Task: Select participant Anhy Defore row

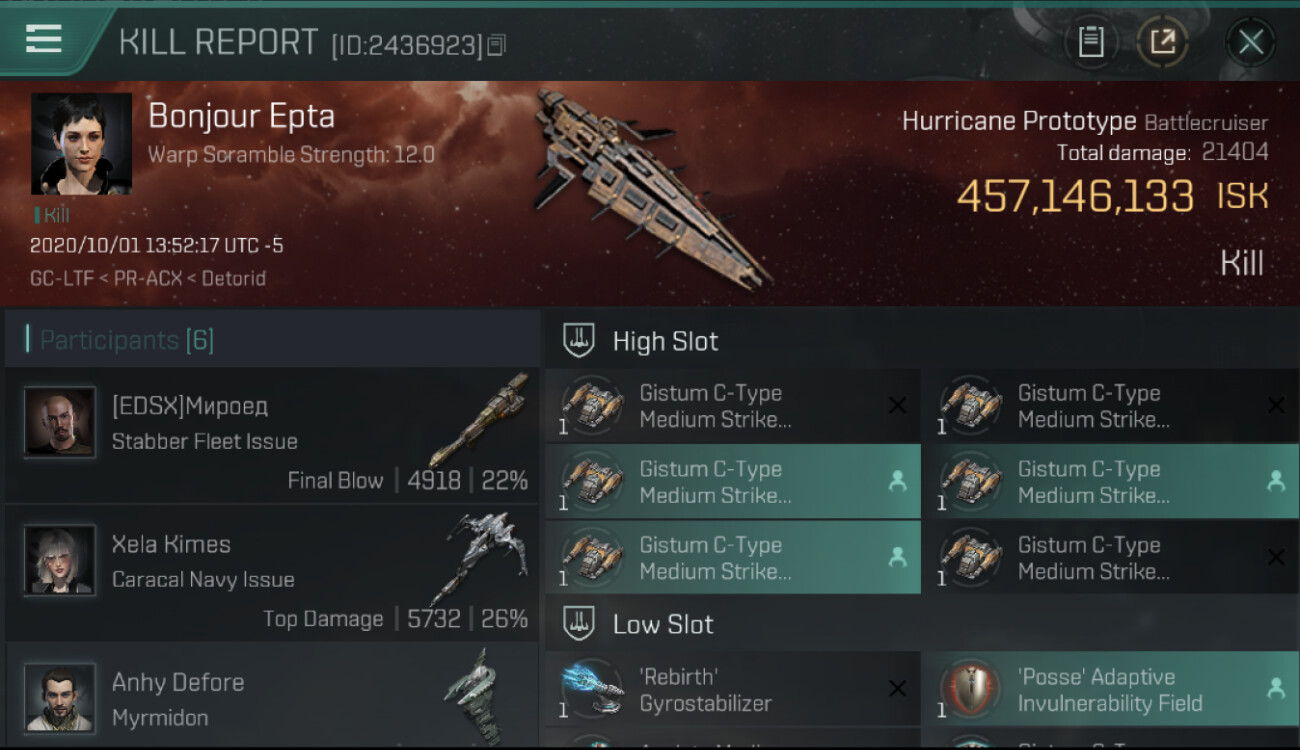Action: pyautogui.click(x=272, y=698)
